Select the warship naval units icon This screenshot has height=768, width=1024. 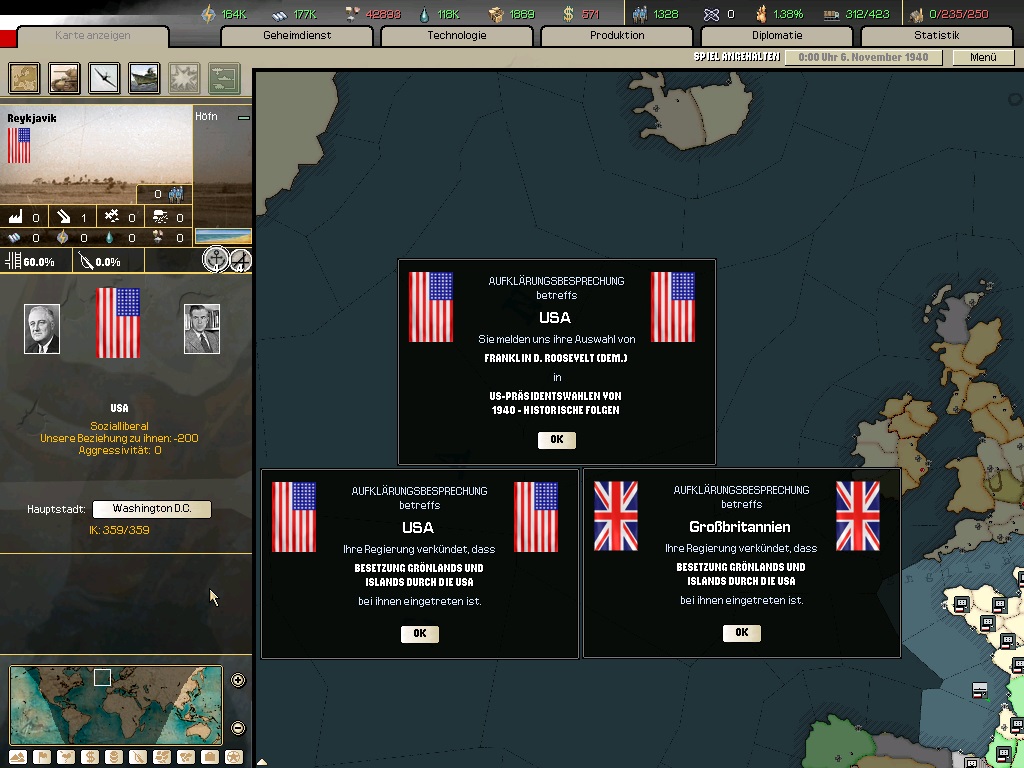tap(144, 77)
